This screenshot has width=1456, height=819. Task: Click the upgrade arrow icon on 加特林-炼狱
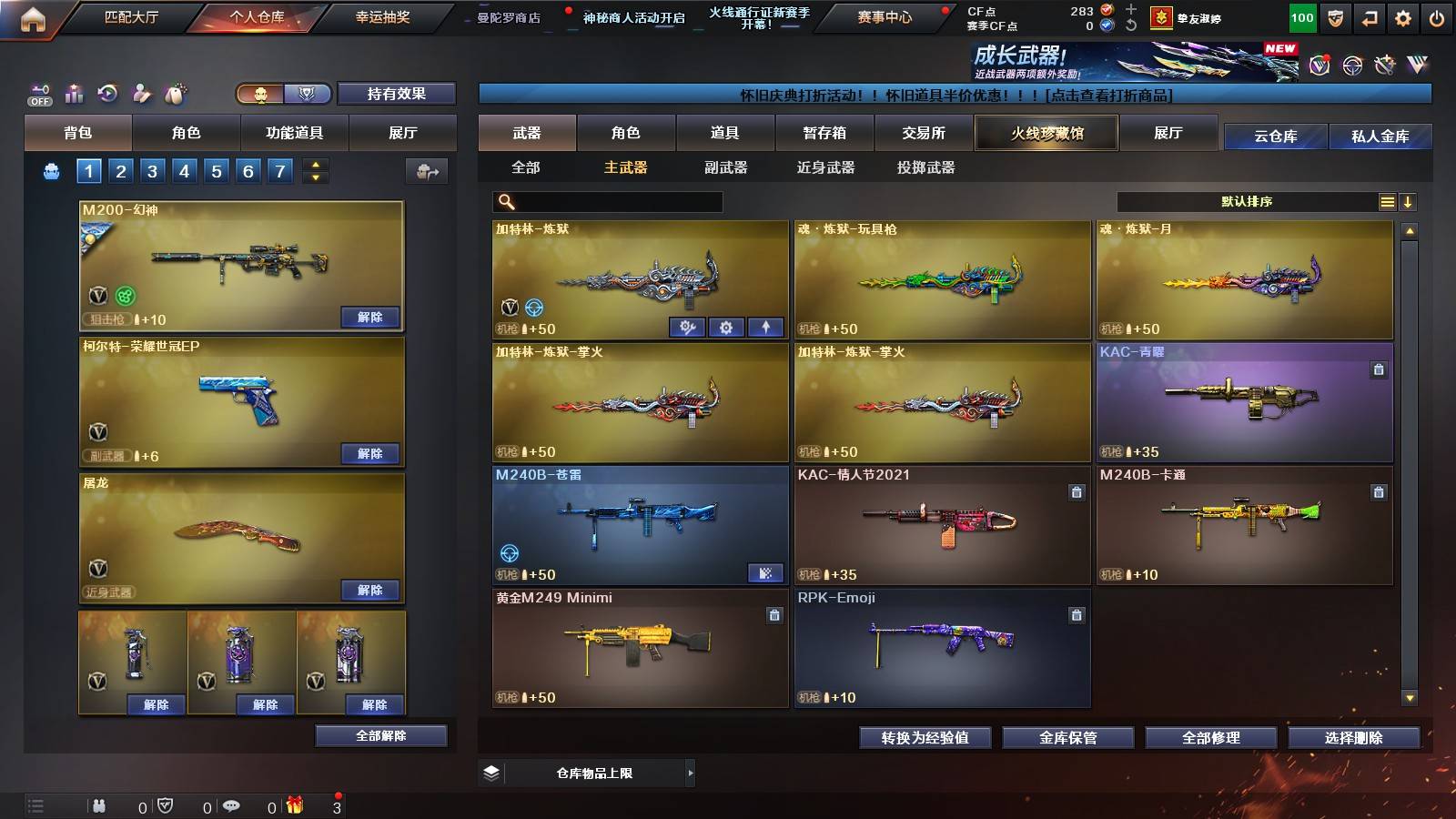[x=765, y=327]
